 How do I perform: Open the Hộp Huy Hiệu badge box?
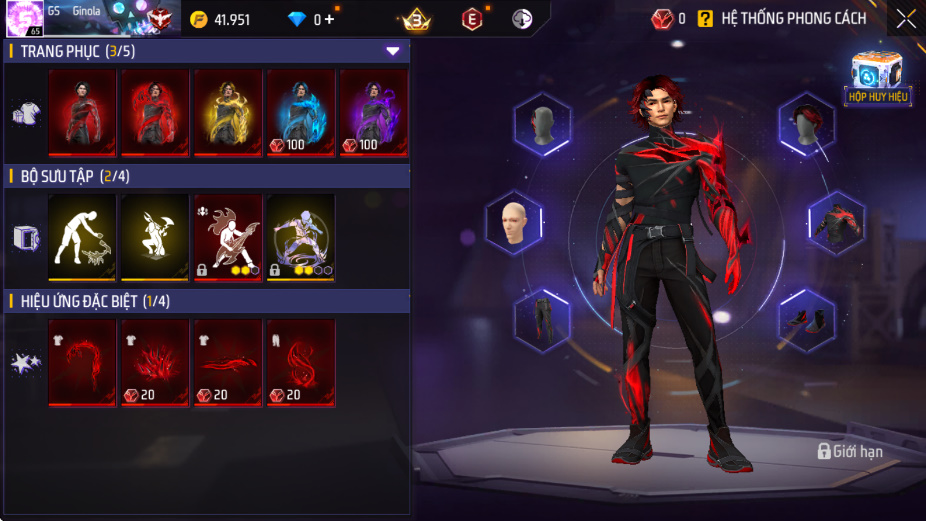coord(876,78)
